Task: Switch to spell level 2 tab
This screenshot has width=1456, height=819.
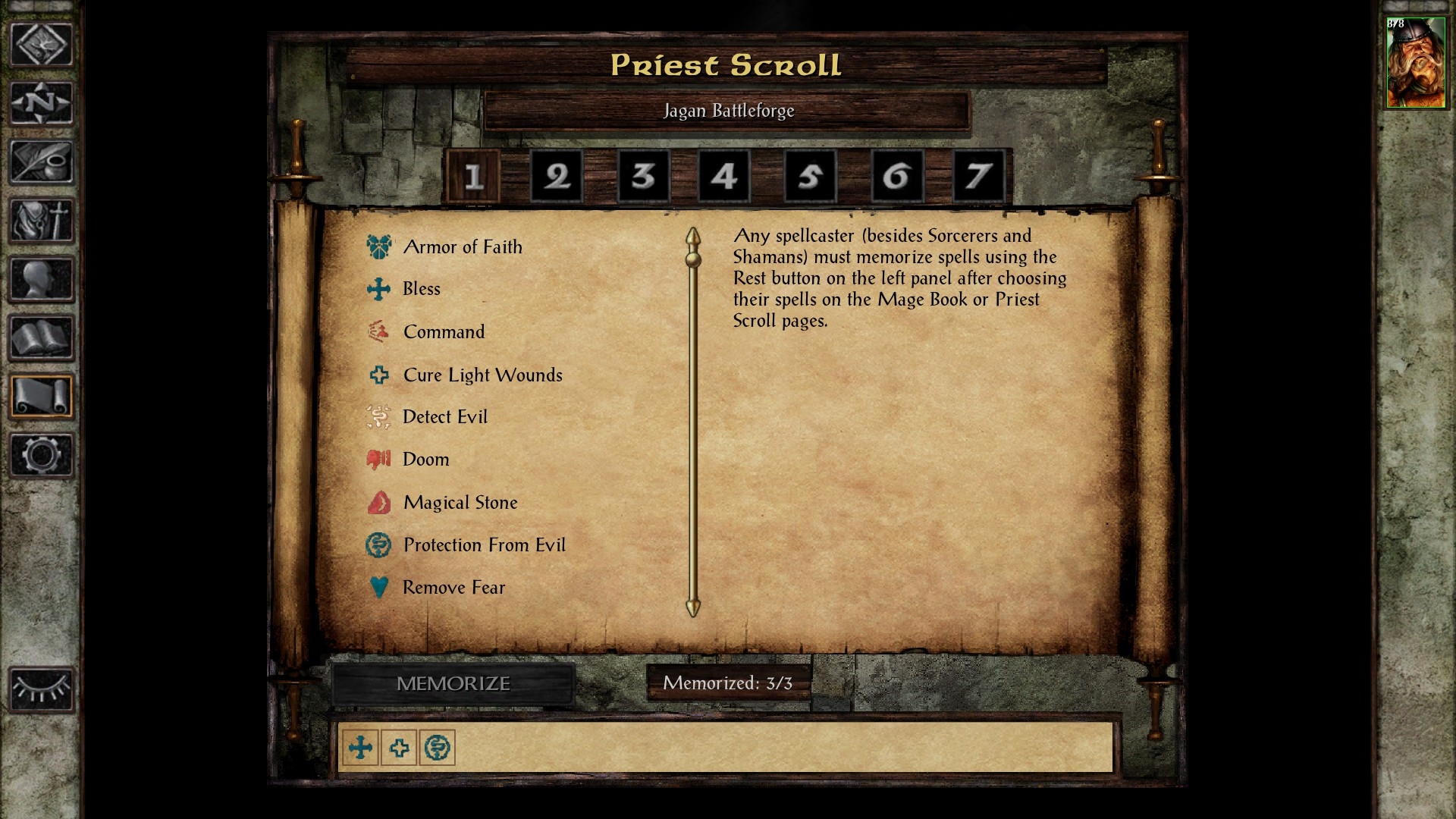Action: [557, 177]
